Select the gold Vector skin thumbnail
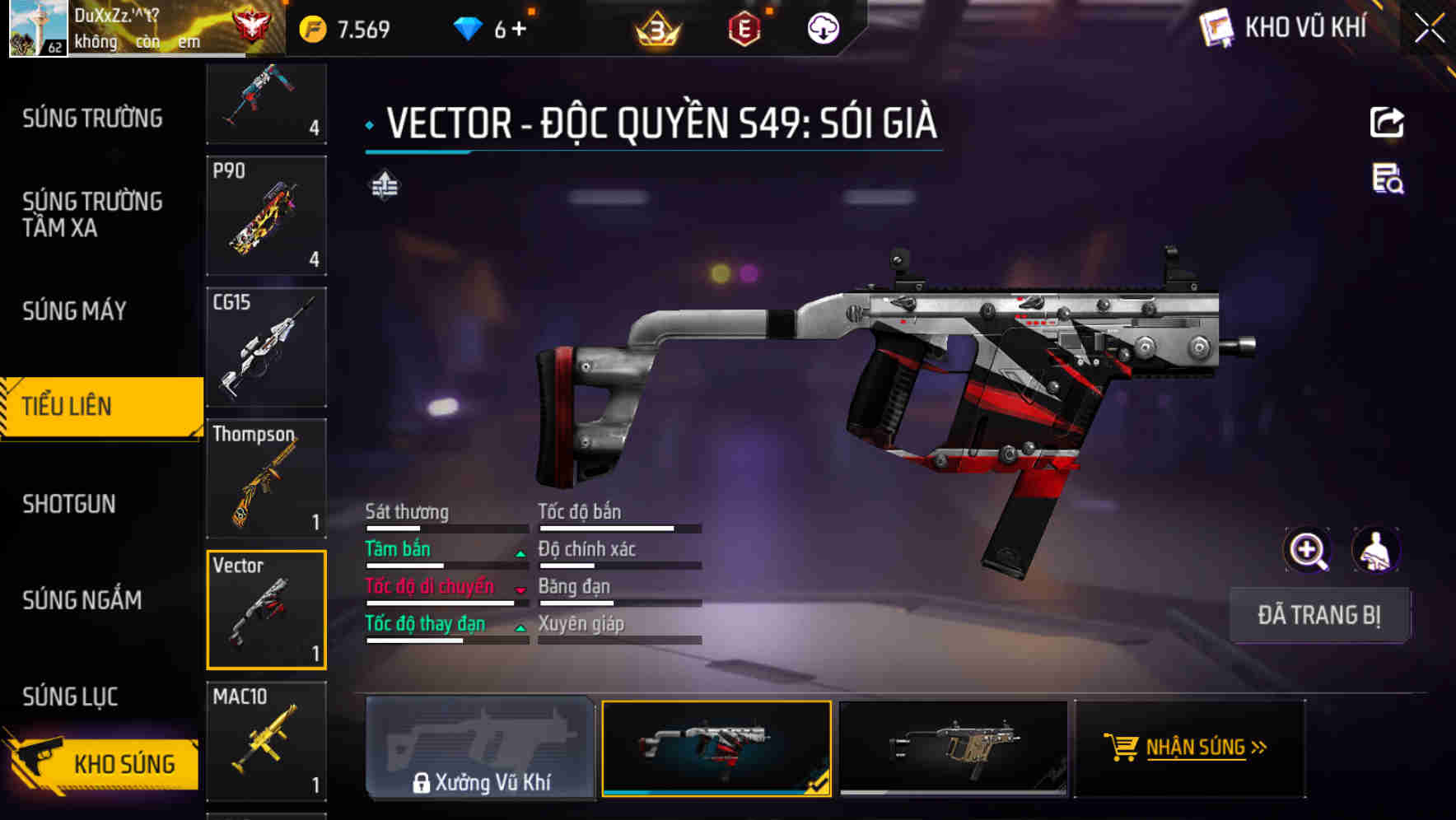Screen dimensions: 1456x820 pos(953,748)
